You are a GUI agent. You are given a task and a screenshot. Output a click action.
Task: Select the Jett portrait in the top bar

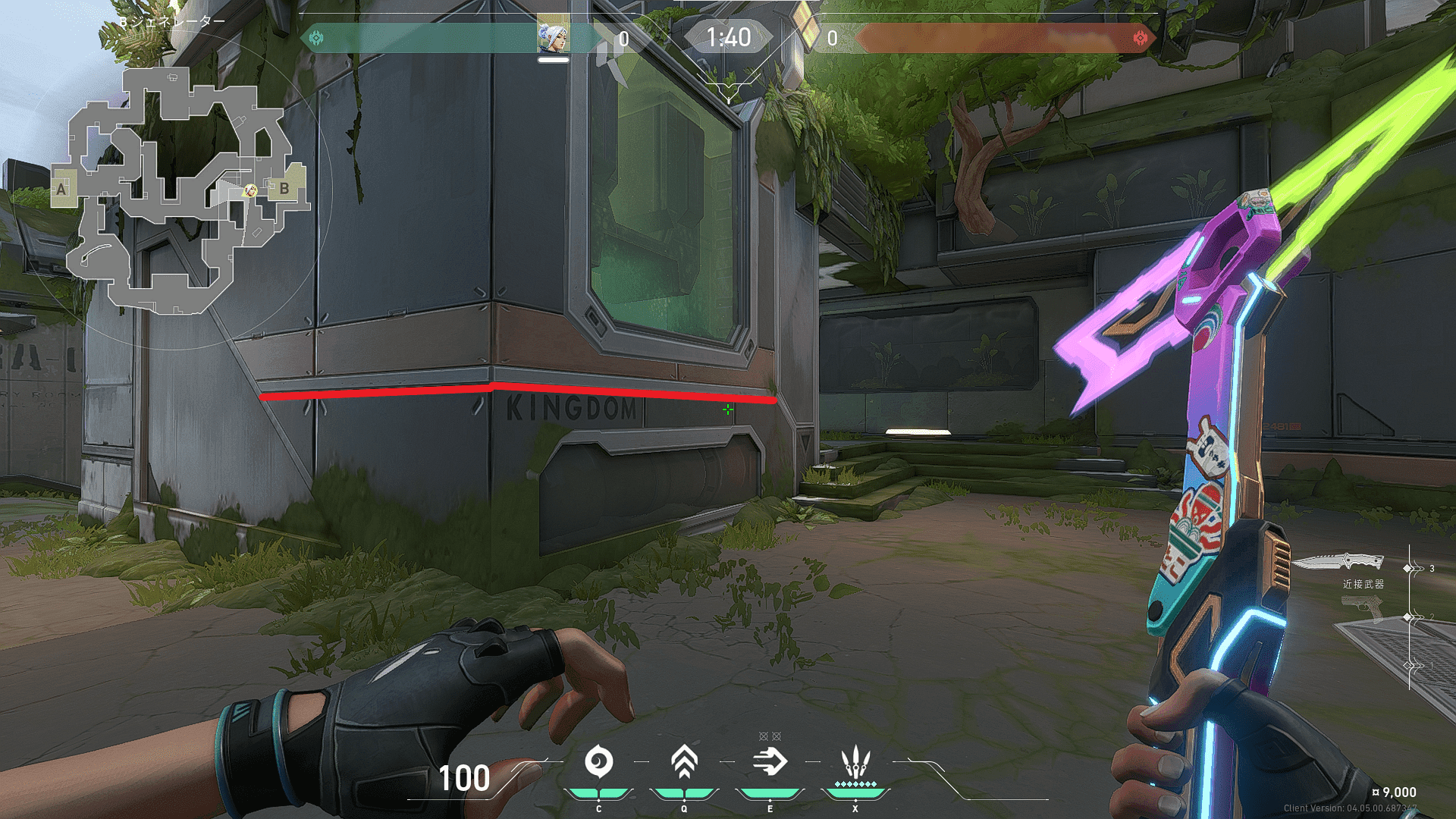point(553,35)
